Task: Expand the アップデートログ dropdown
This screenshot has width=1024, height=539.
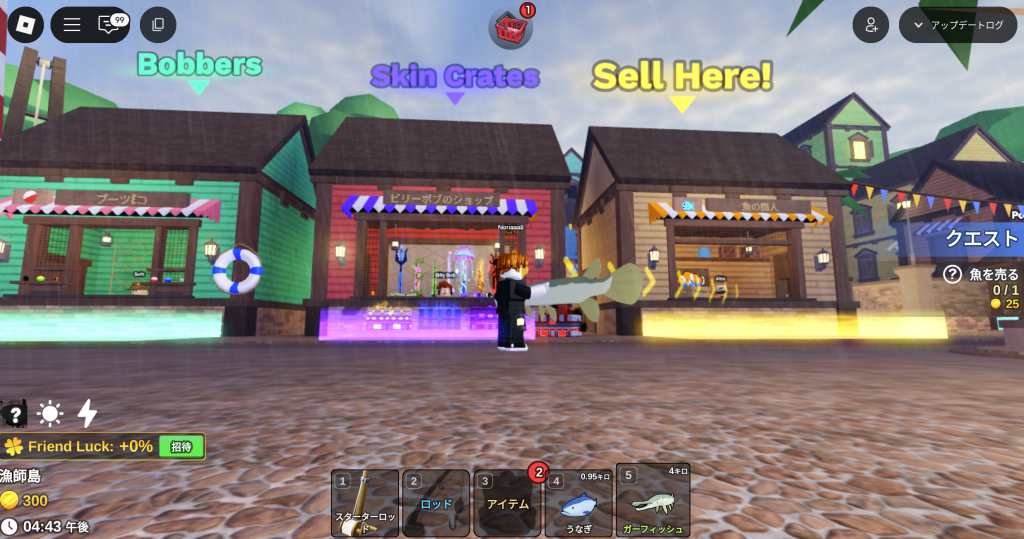Action: pyautogui.click(x=957, y=25)
